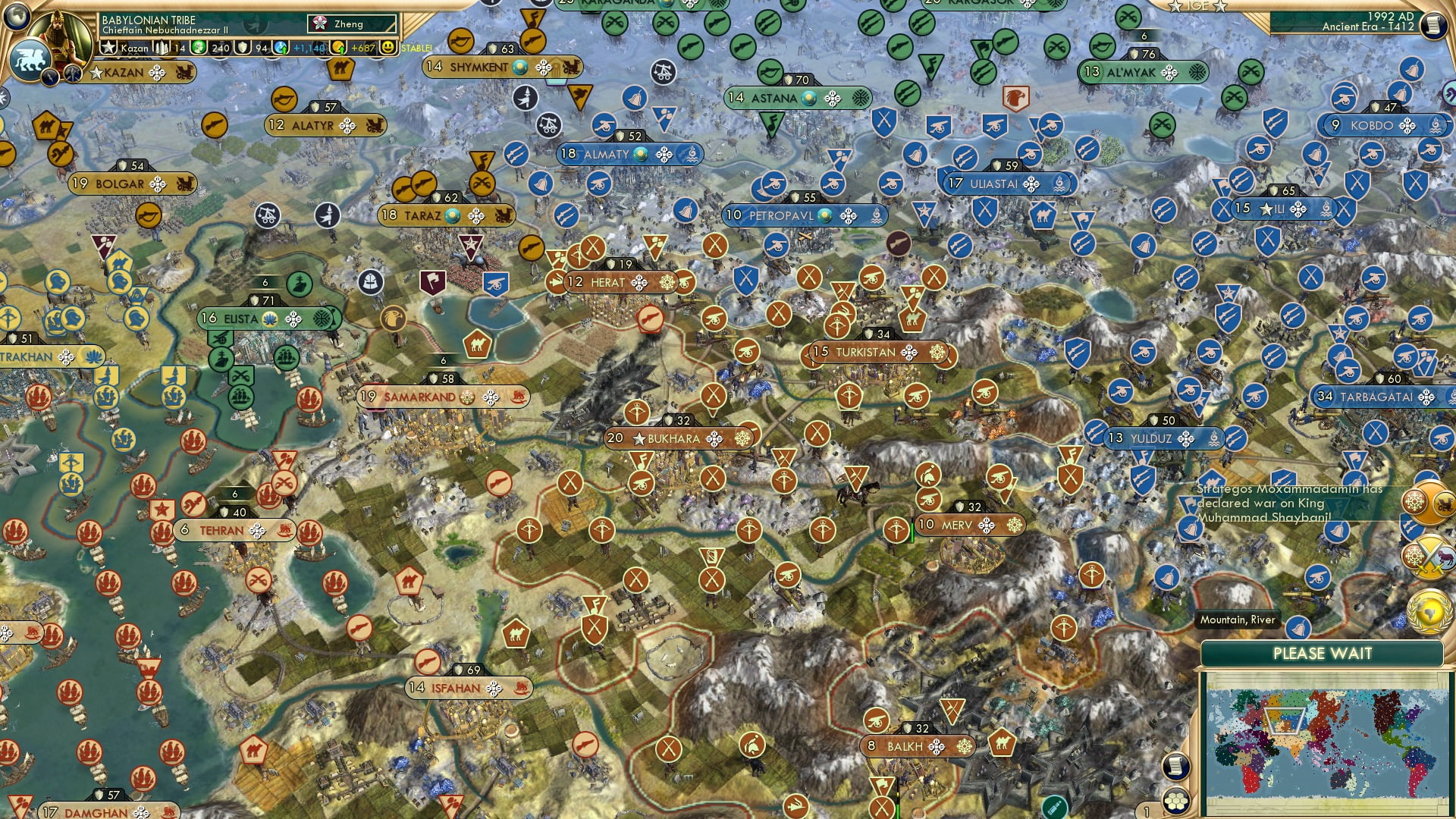Open the game menu scroll in top-right corner

(1433, 23)
